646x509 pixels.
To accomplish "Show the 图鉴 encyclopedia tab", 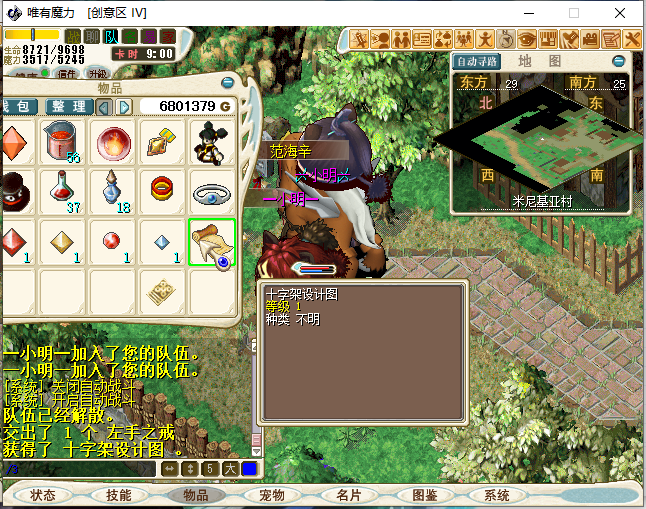I will pyautogui.click(x=424, y=495).
